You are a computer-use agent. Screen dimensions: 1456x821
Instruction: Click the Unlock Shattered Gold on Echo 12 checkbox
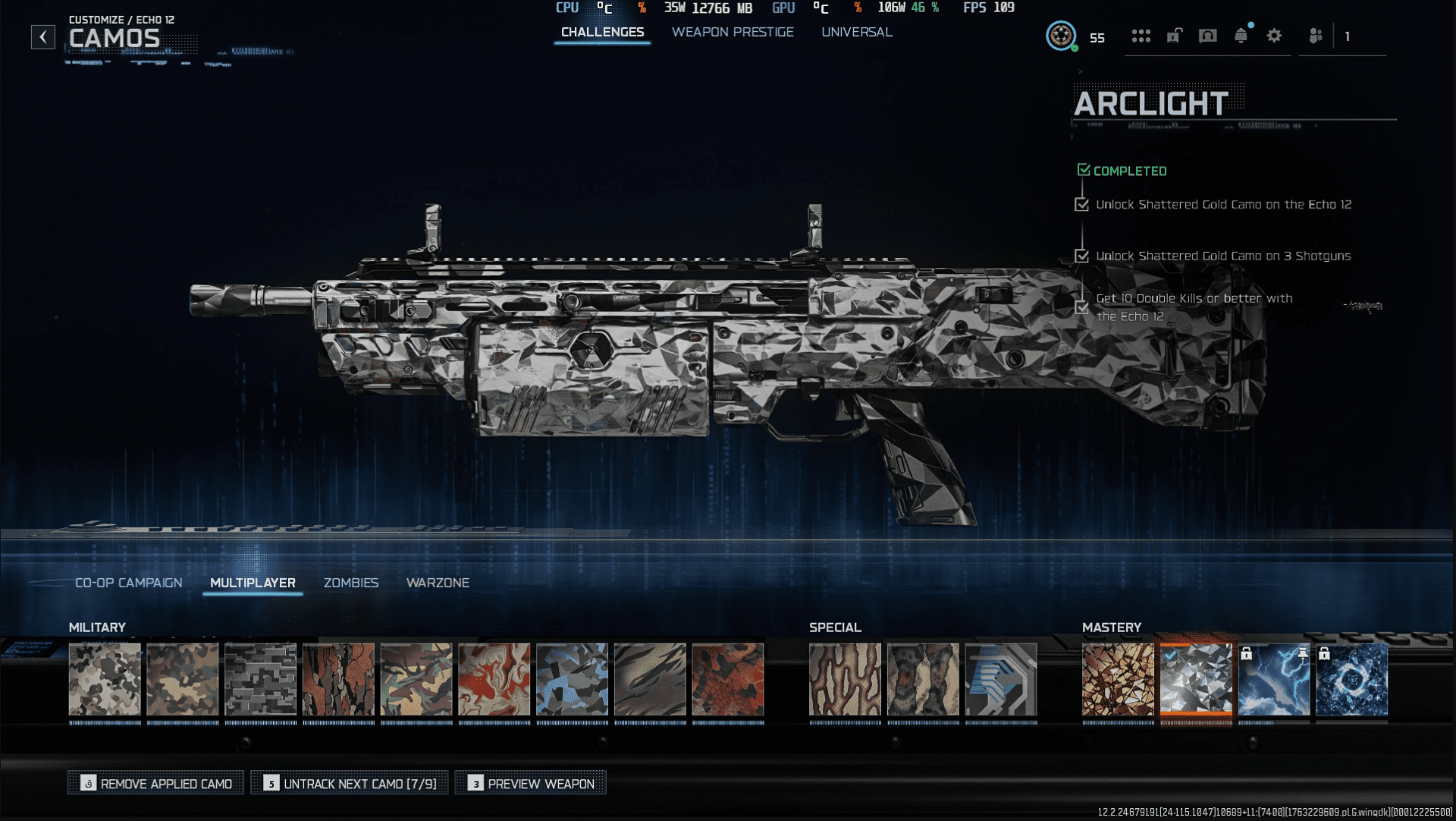(x=1082, y=204)
